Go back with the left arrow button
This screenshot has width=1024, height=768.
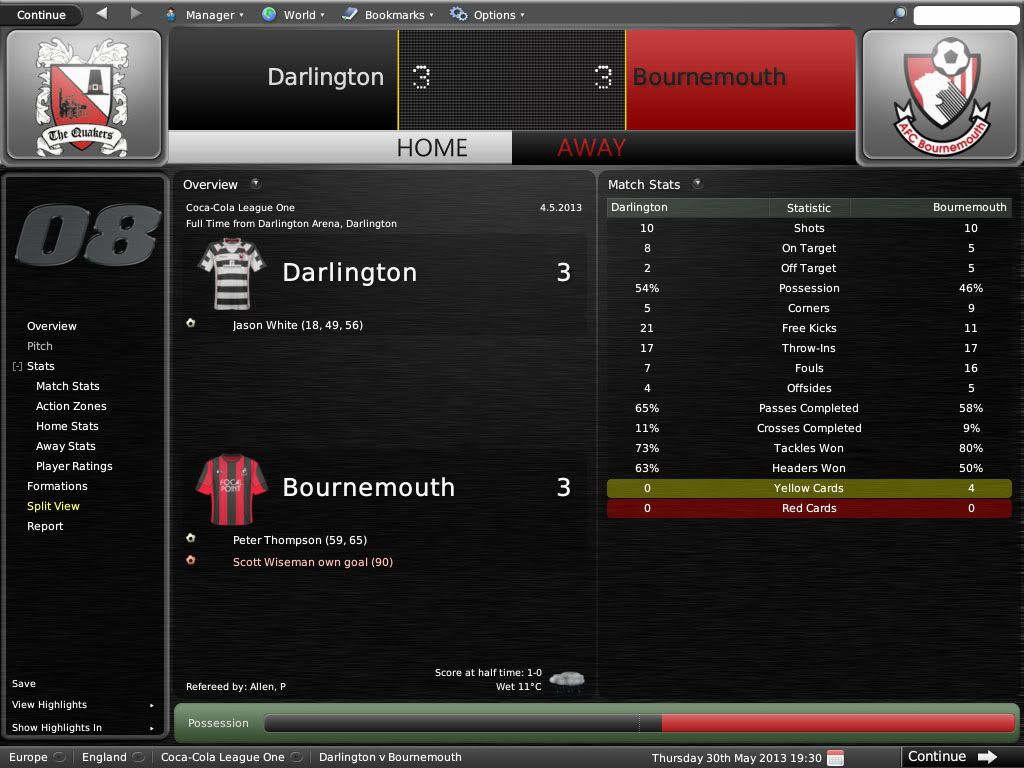(x=102, y=14)
